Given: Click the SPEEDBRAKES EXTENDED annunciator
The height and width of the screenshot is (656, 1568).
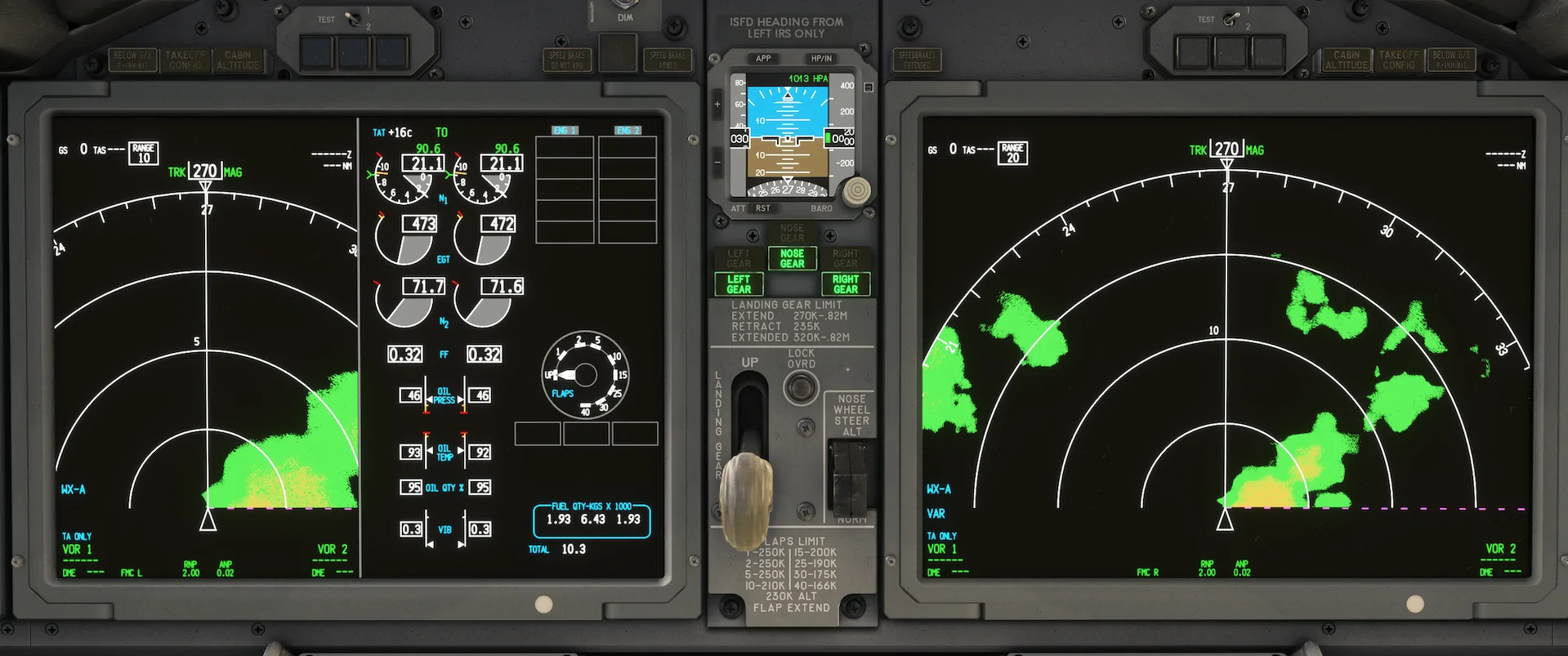Looking at the screenshot, I should click(x=918, y=58).
